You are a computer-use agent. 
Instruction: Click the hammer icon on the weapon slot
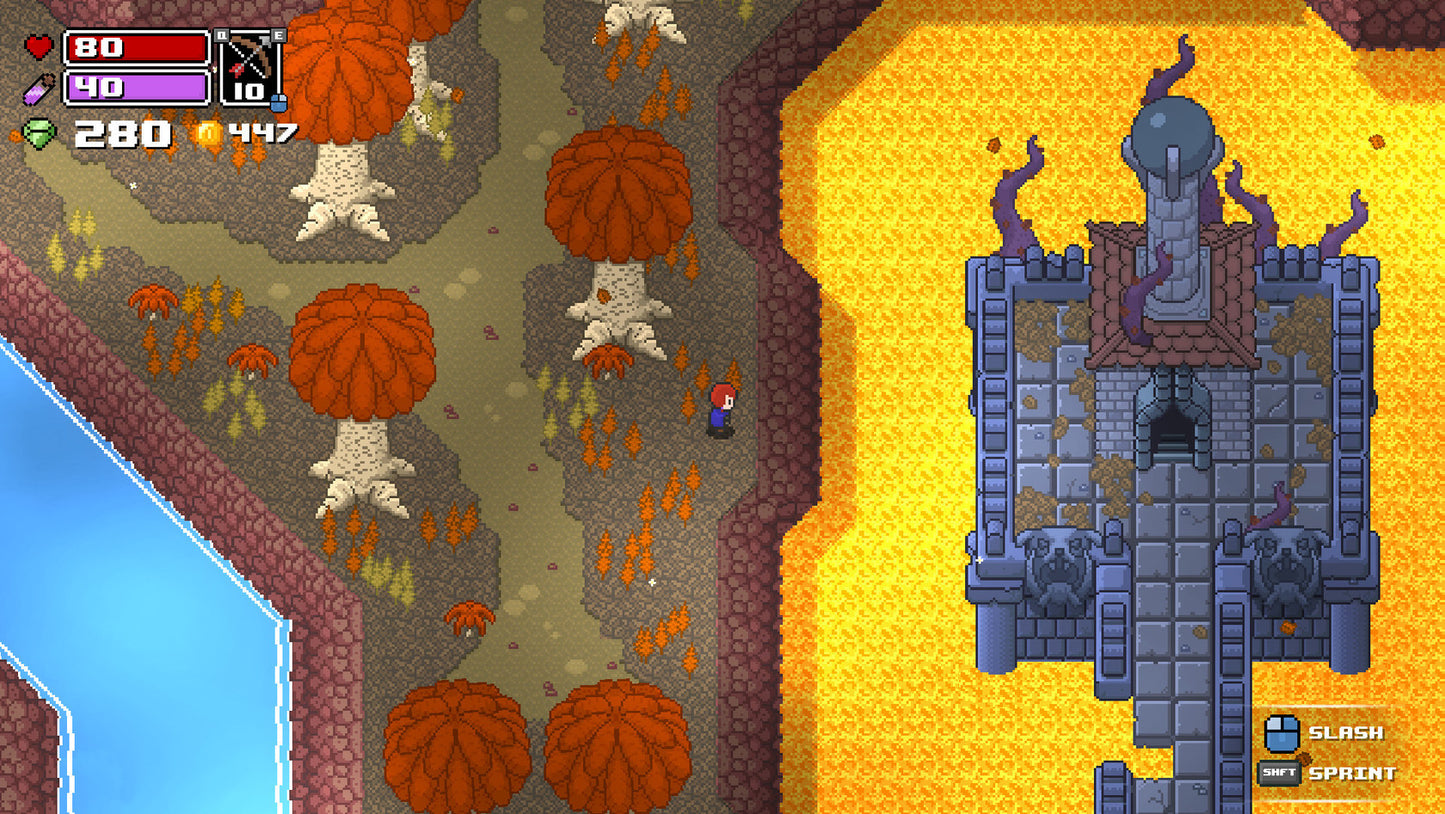point(264,41)
